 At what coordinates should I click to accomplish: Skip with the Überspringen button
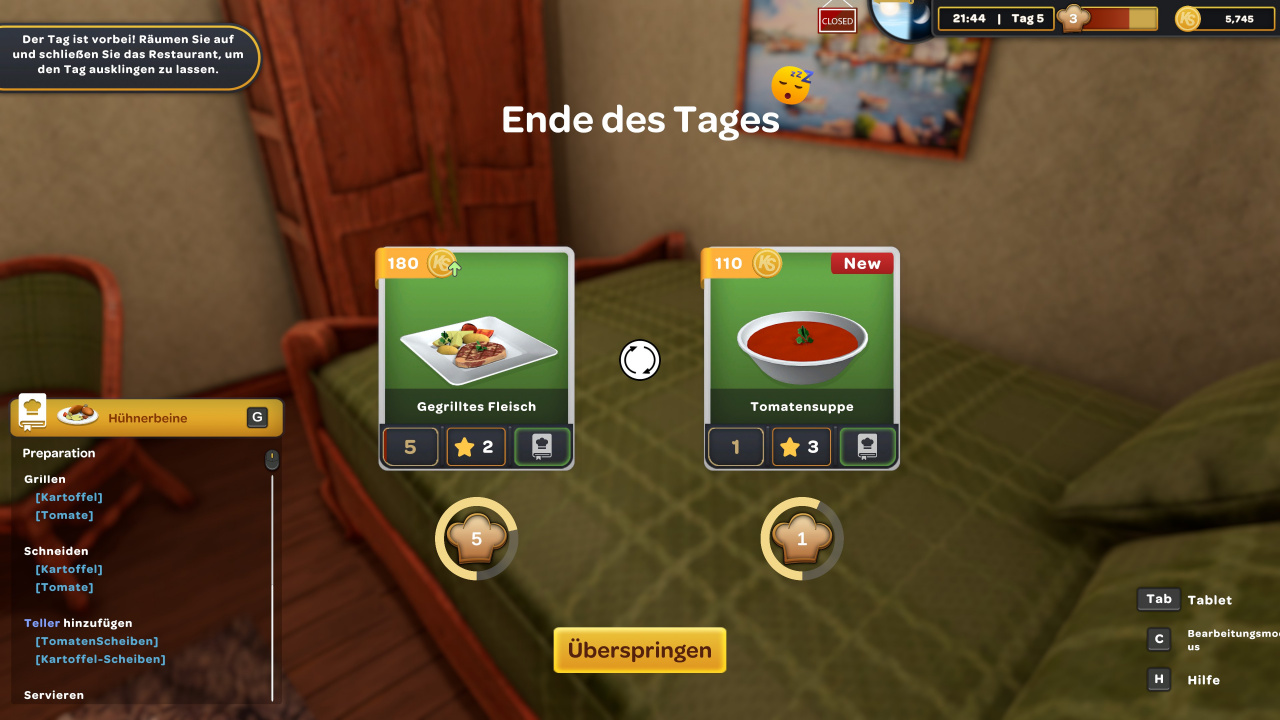click(640, 650)
